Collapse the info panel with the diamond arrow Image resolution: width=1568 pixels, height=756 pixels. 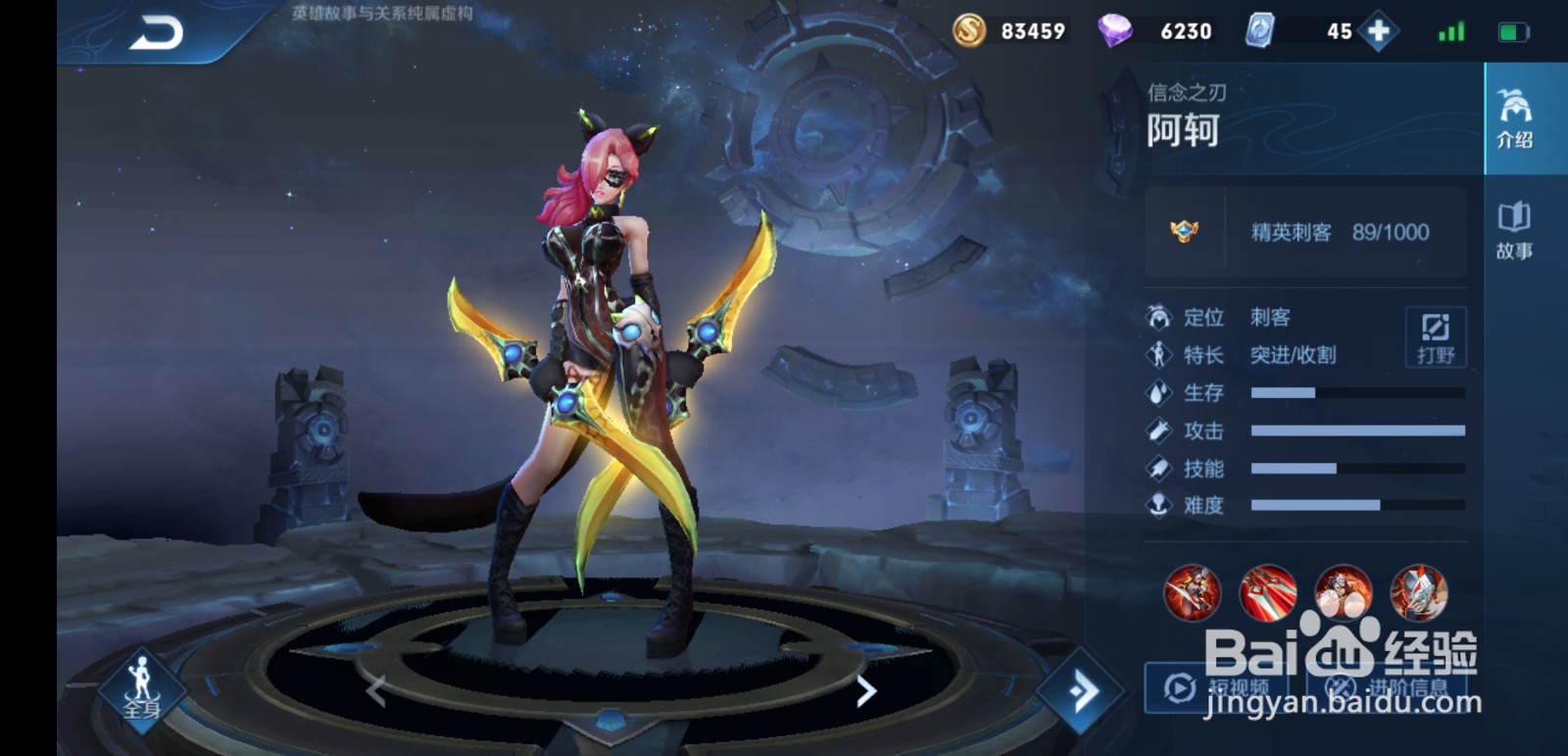click(x=1082, y=692)
